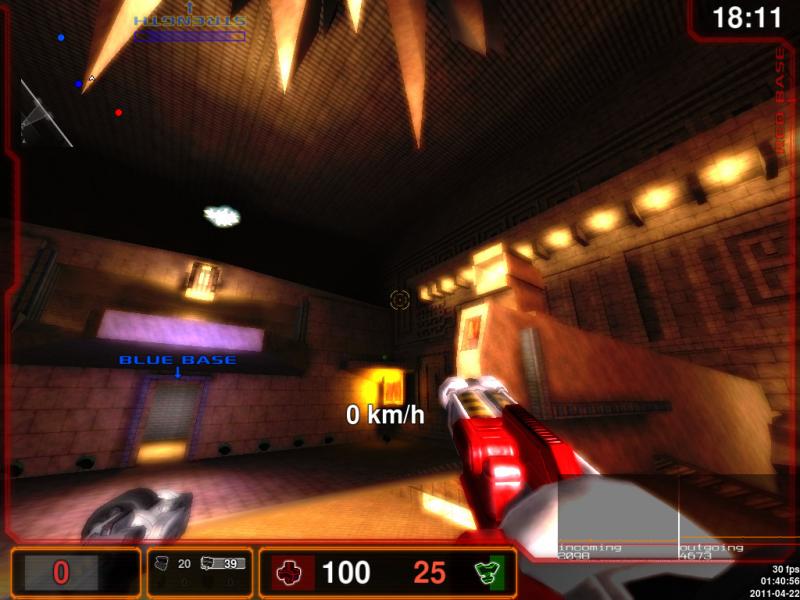Click the Blue Base waypoint label
Image resolution: width=800 pixels, height=600 pixels.
178,360
